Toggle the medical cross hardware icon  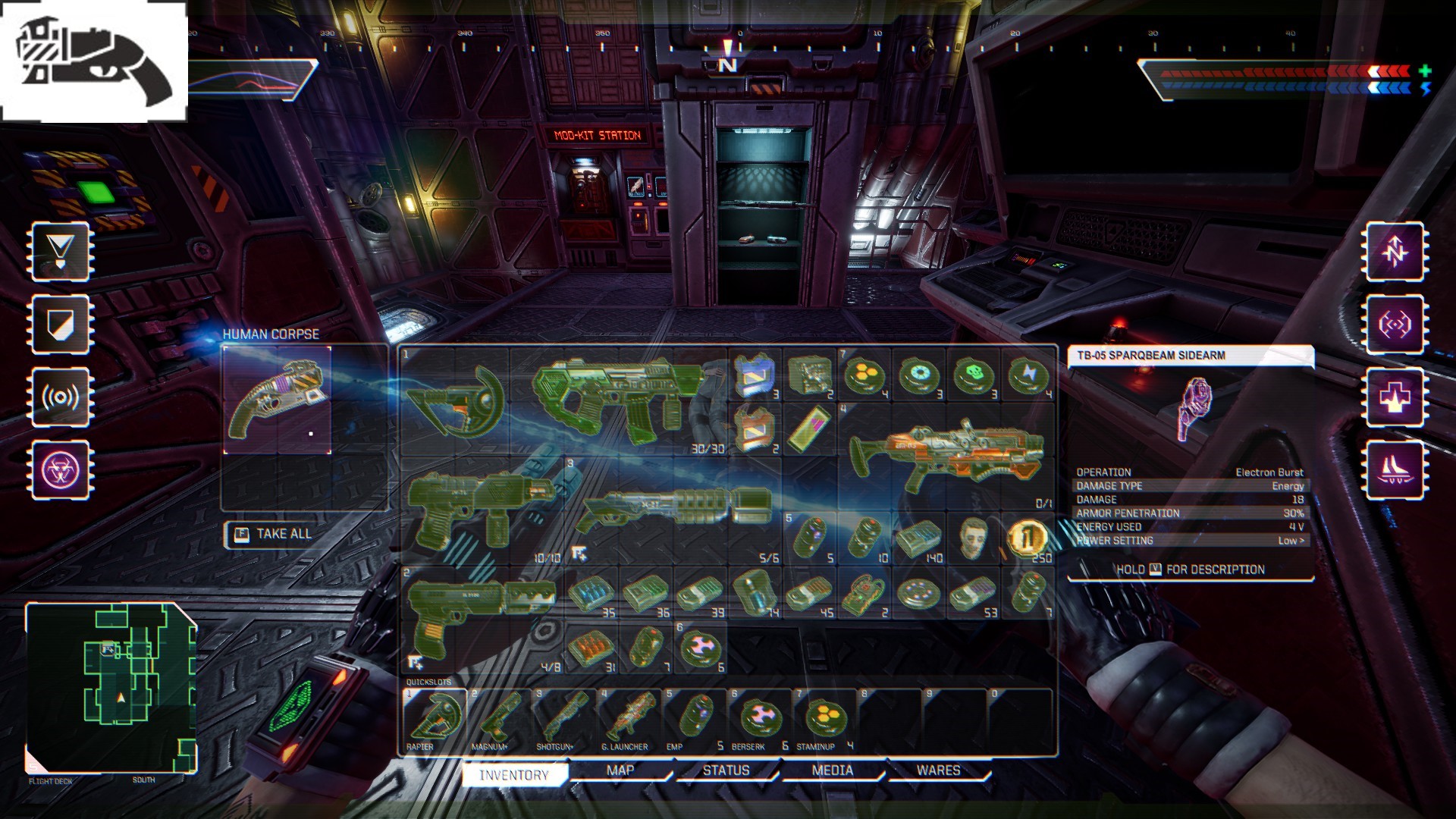coord(1395,397)
